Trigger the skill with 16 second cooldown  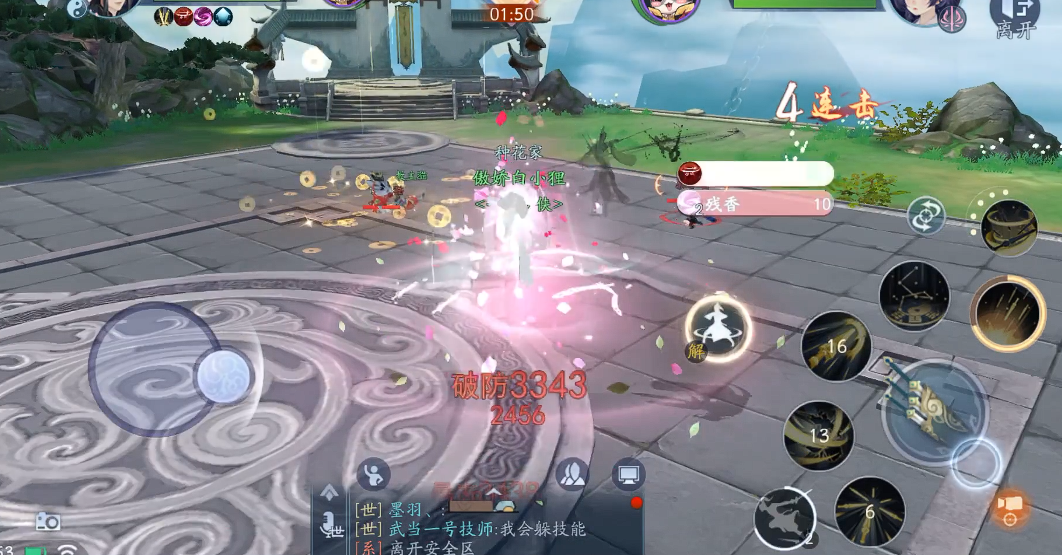(835, 346)
